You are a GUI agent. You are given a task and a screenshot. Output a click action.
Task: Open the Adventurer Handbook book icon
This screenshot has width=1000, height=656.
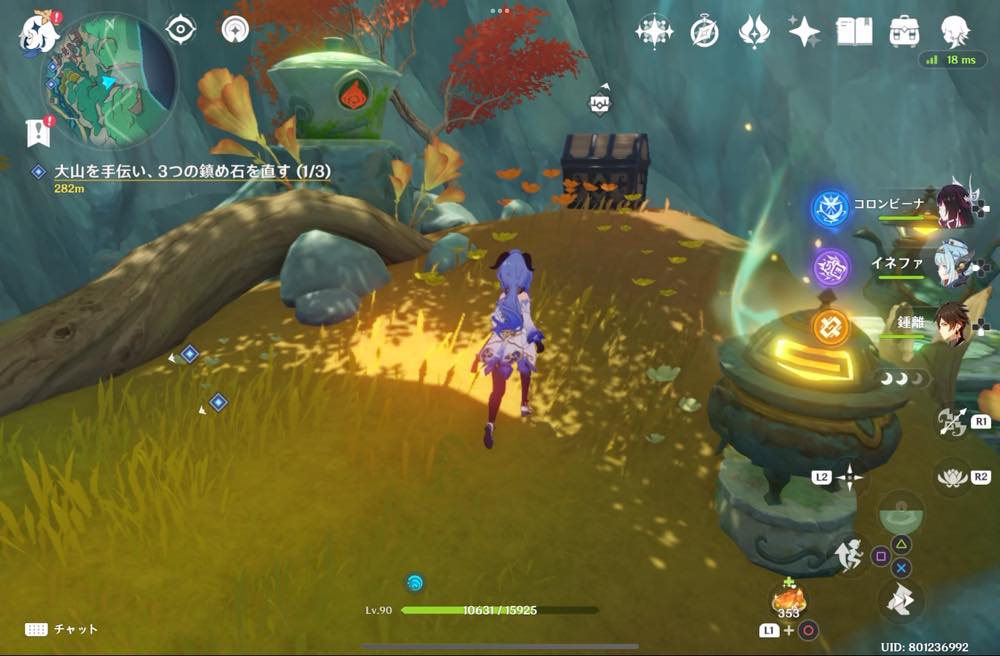coord(854,31)
